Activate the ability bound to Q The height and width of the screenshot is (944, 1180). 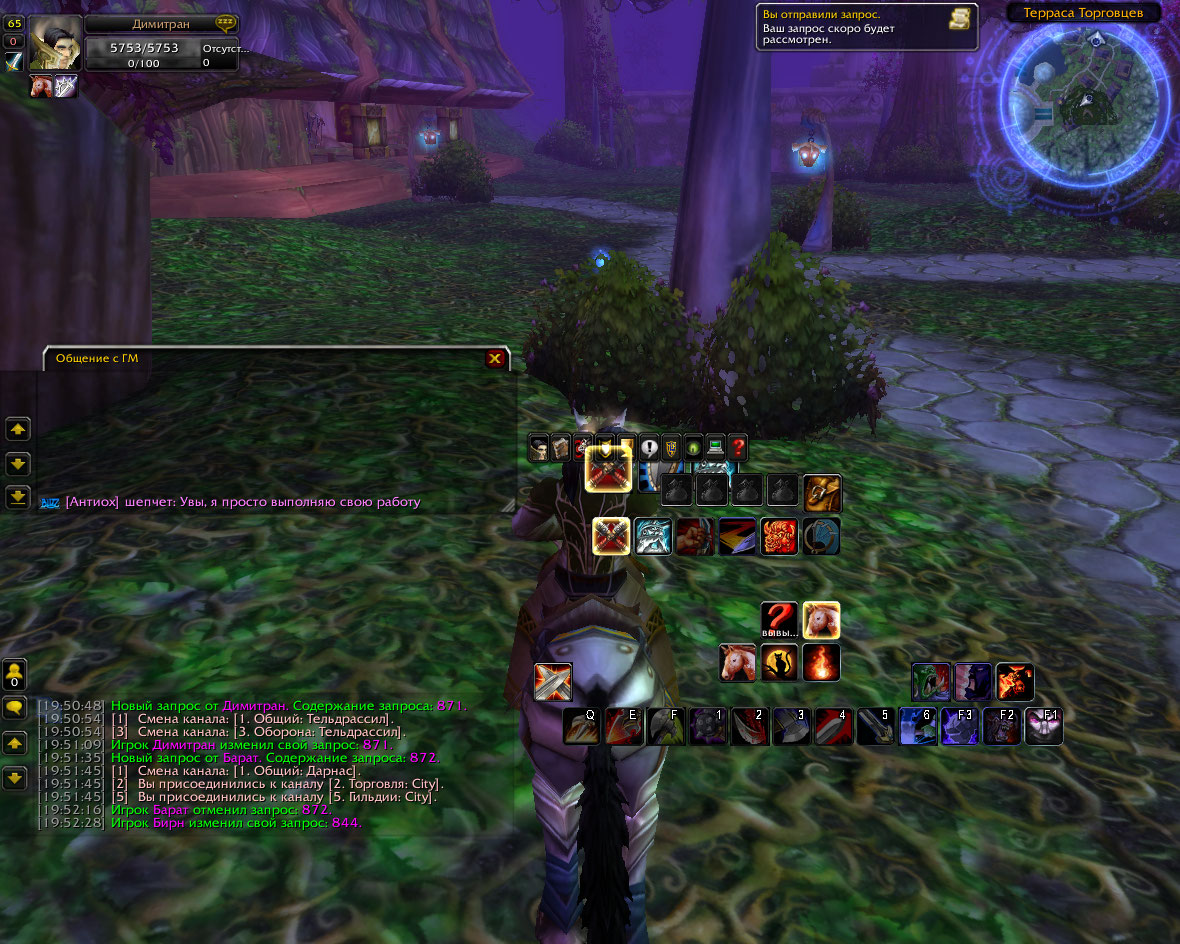point(582,727)
